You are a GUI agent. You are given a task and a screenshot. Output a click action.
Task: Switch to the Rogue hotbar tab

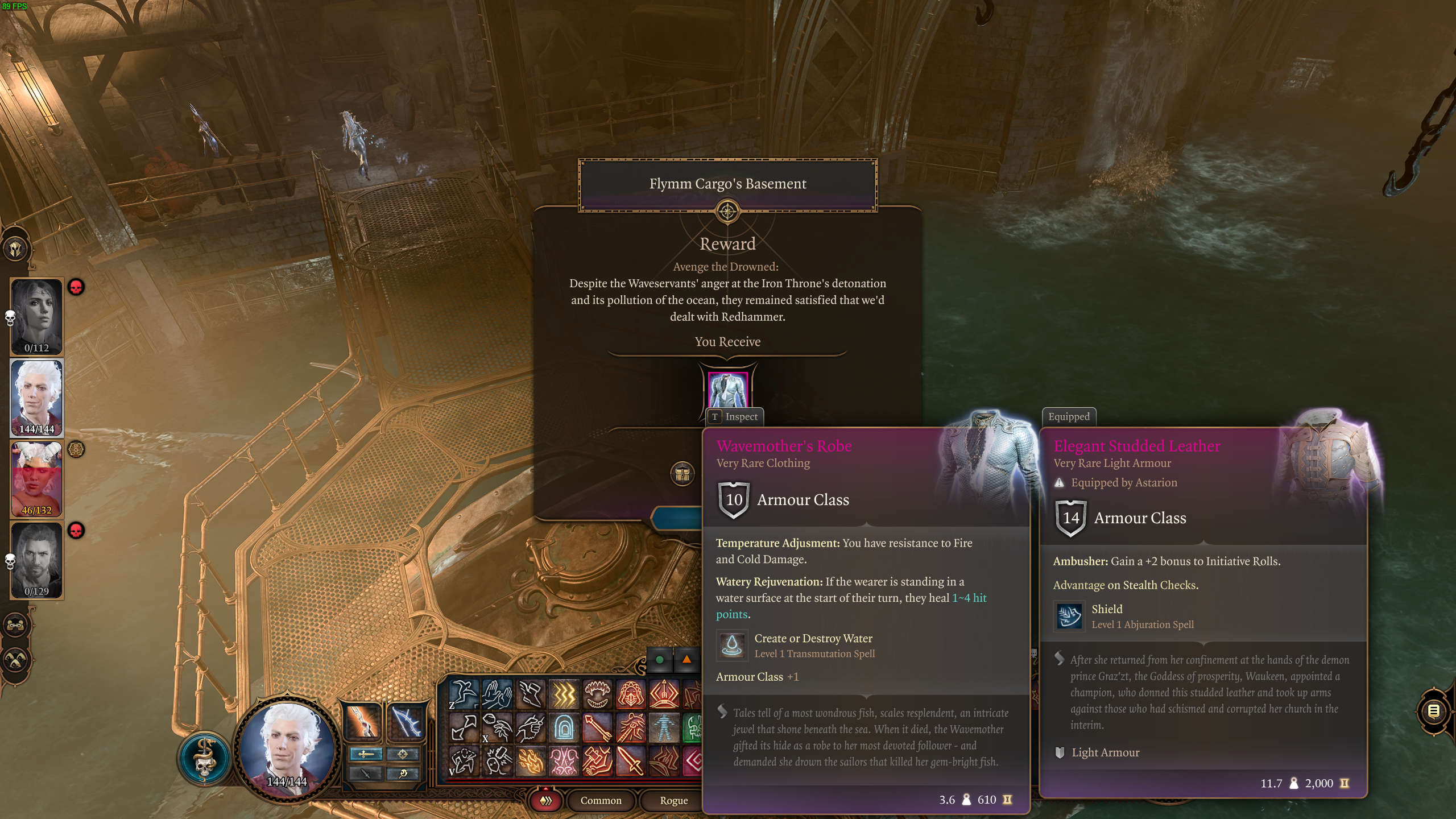pos(673,800)
